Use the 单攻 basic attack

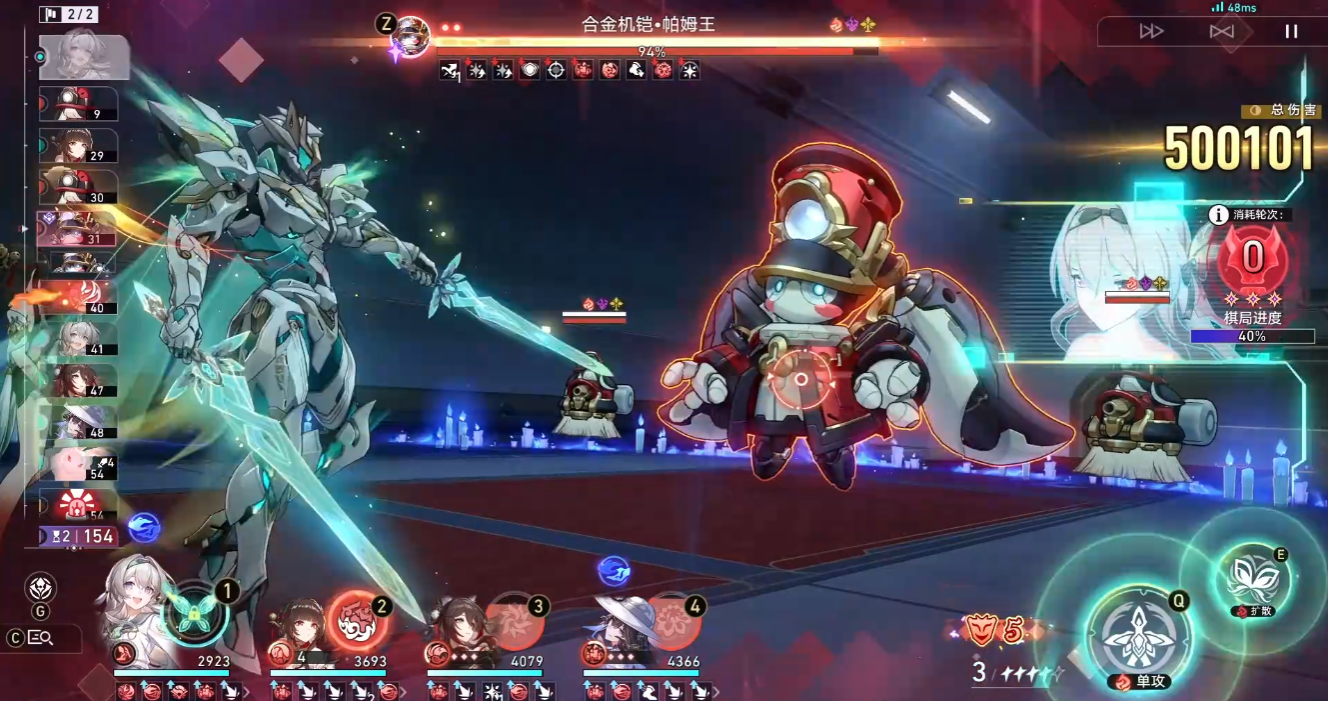click(1139, 637)
